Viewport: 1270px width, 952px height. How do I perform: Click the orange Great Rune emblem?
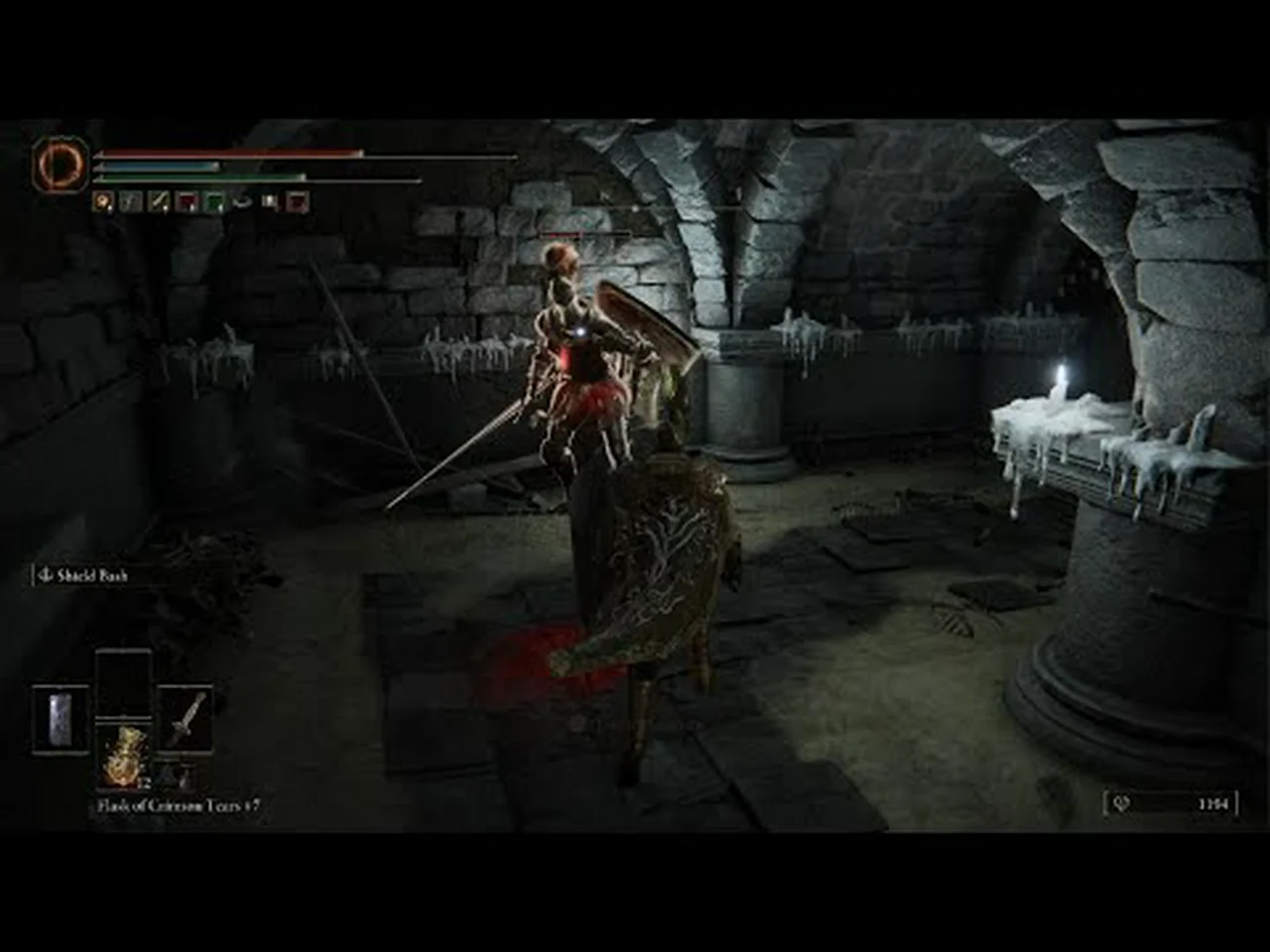52,163
